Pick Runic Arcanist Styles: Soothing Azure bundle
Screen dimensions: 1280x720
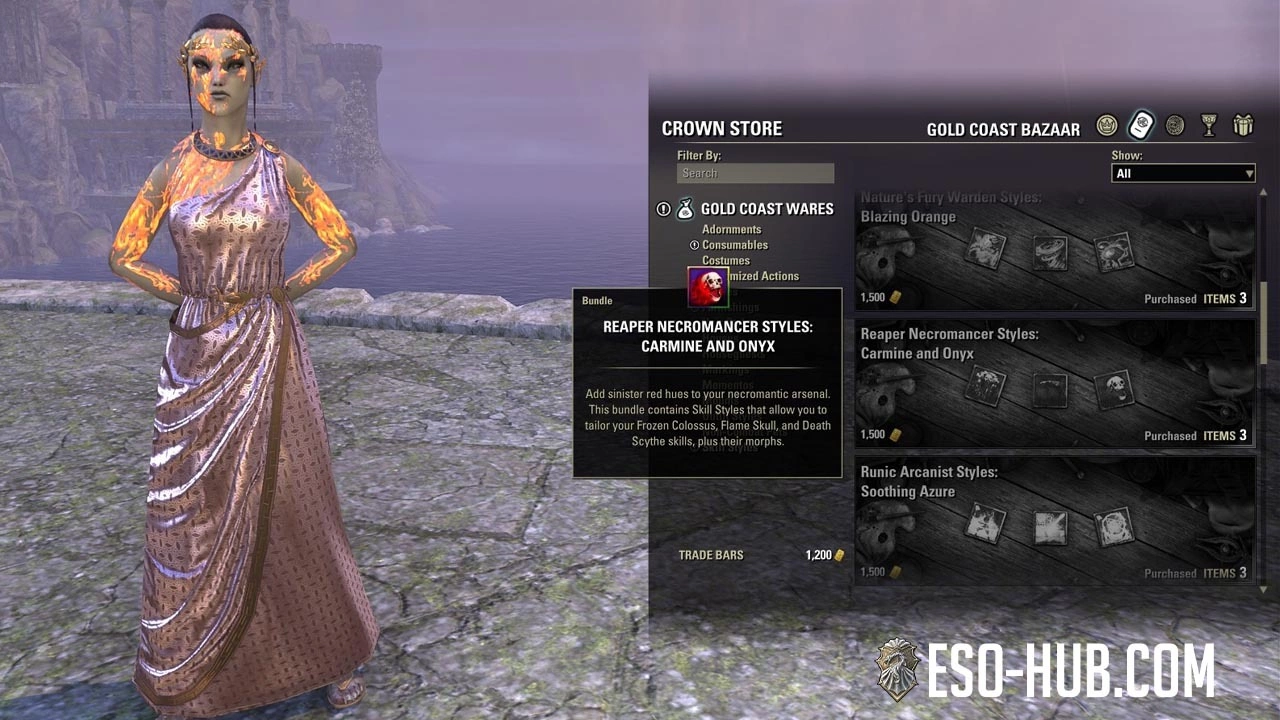[x=1054, y=523]
